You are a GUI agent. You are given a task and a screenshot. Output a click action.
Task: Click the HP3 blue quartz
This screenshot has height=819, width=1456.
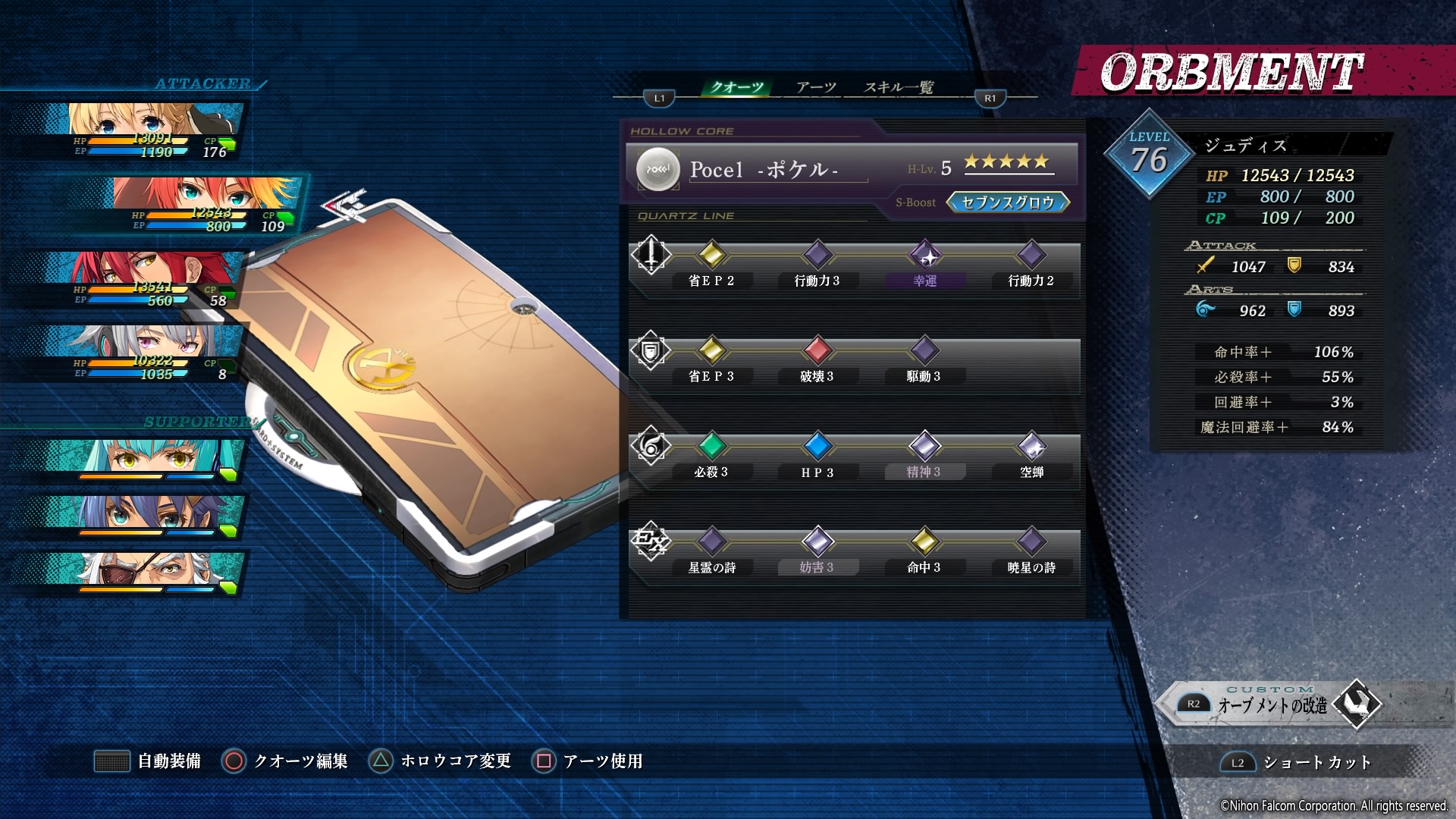pos(817,447)
